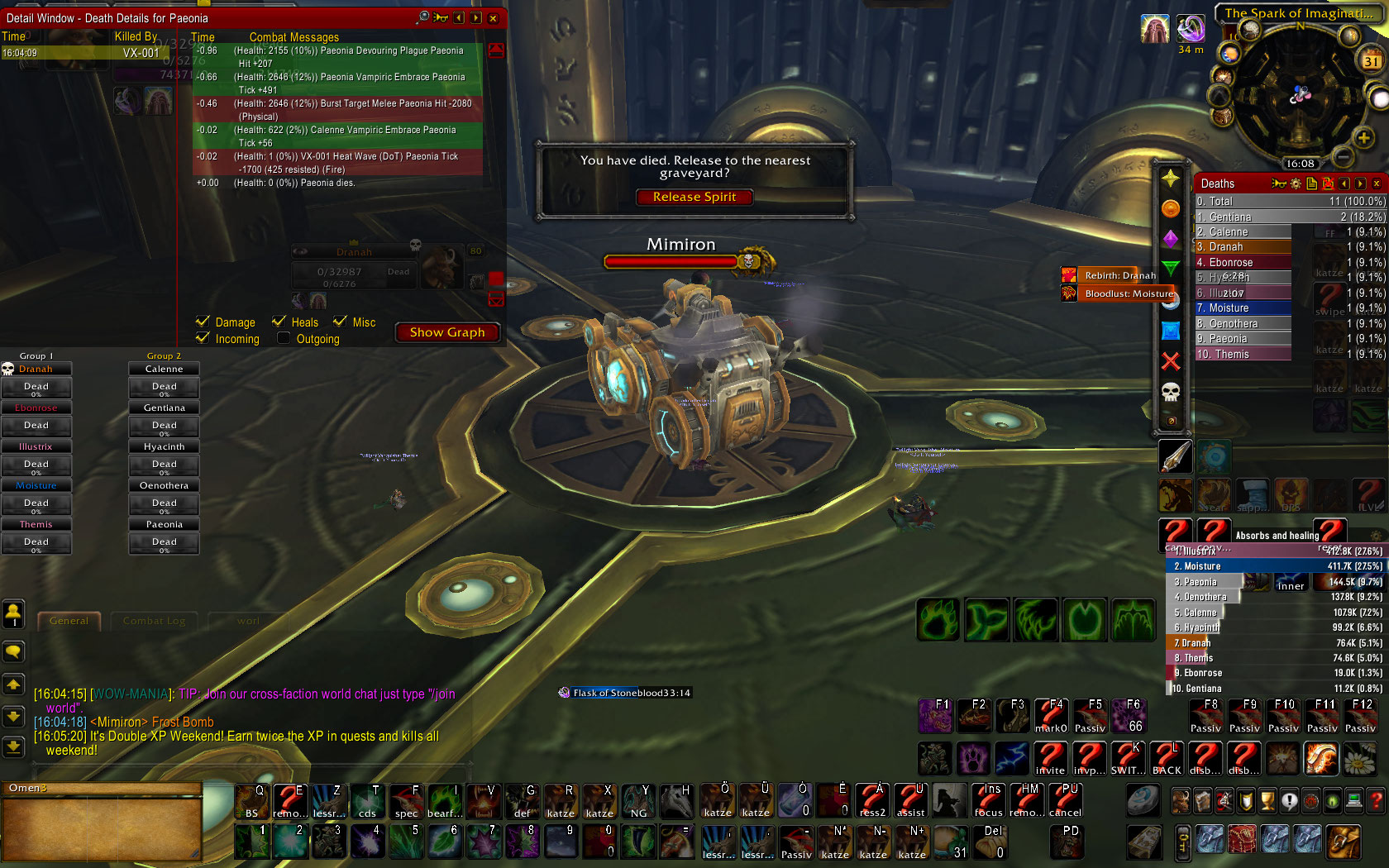The image size is (1389, 868).
Task: Click the right arrow on the Deaths window header
Action: pos(1361,184)
